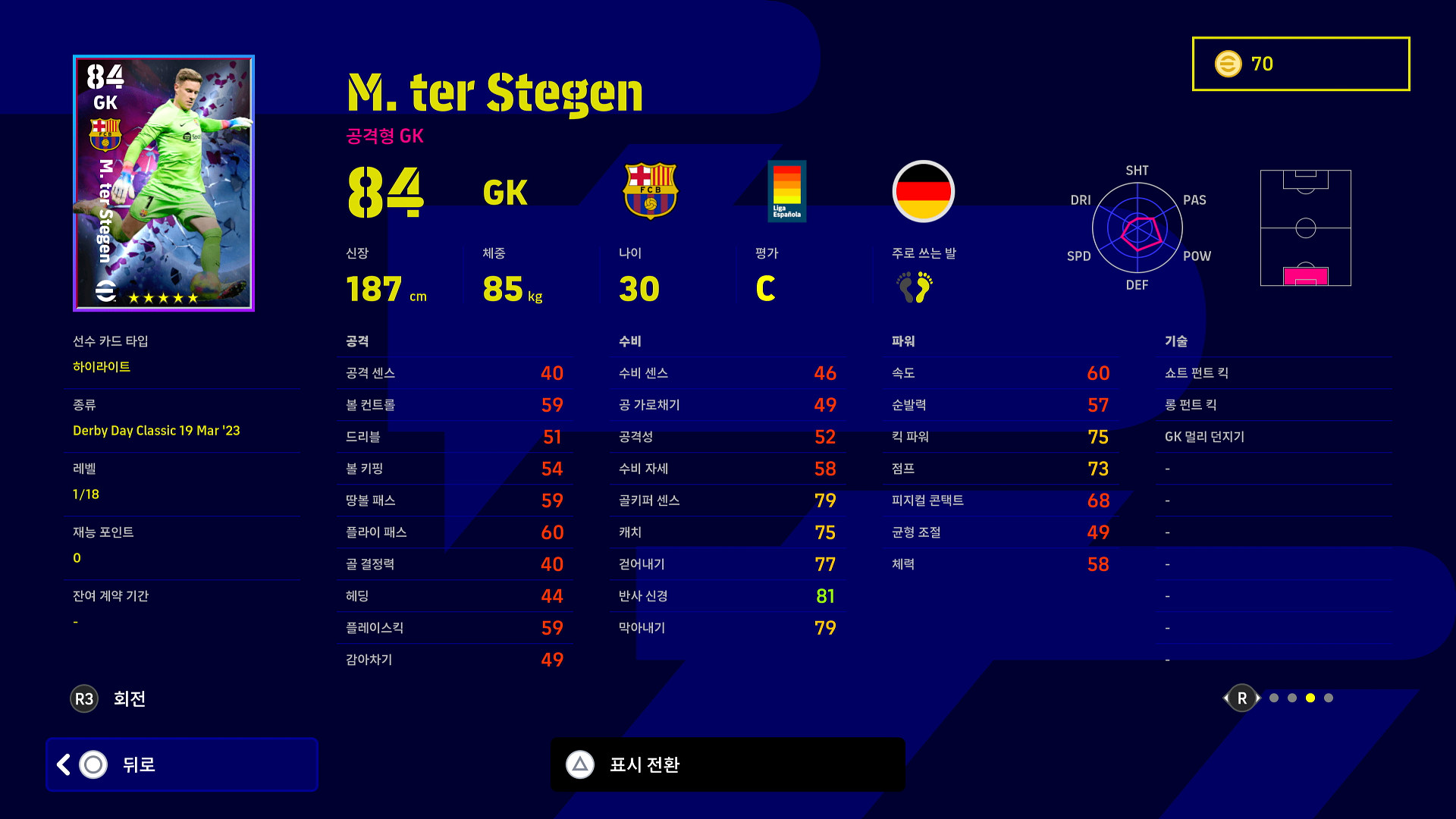Image resolution: width=1456 pixels, height=819 pixels.
Task: Select the German flag icon
Action: point(923,191)
